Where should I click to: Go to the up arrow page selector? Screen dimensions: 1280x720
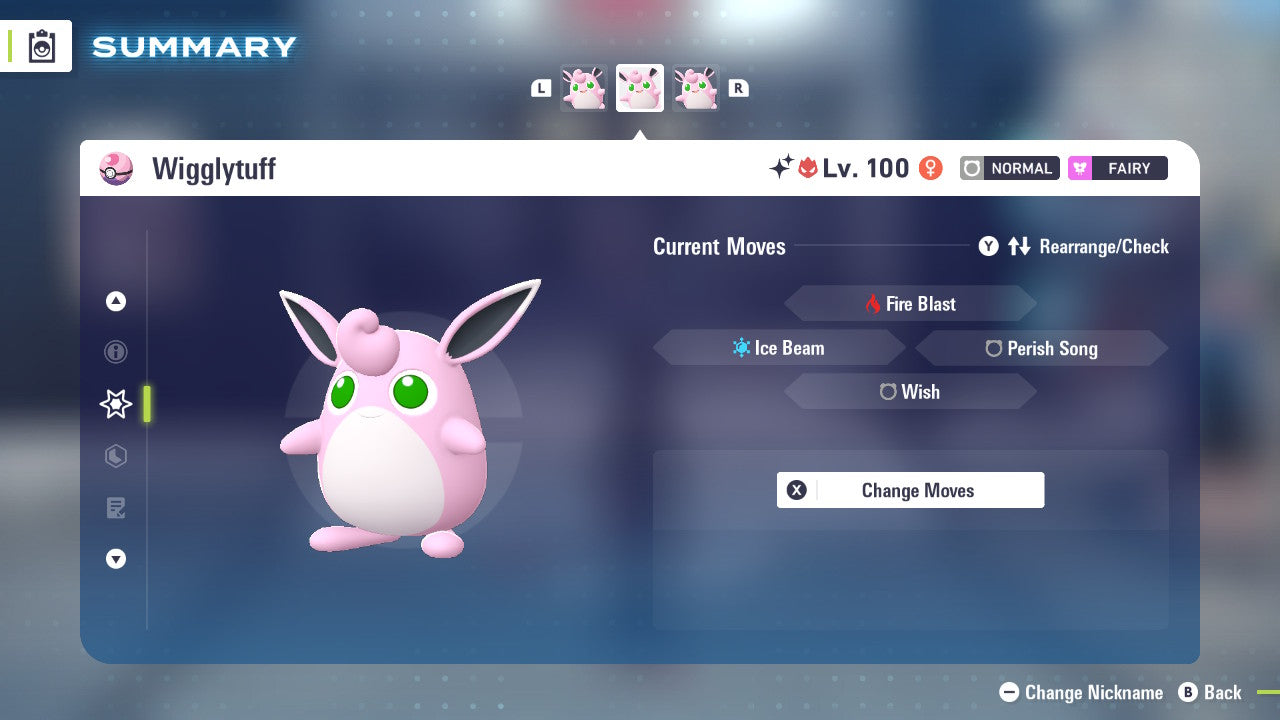click(x=116, y=301)
